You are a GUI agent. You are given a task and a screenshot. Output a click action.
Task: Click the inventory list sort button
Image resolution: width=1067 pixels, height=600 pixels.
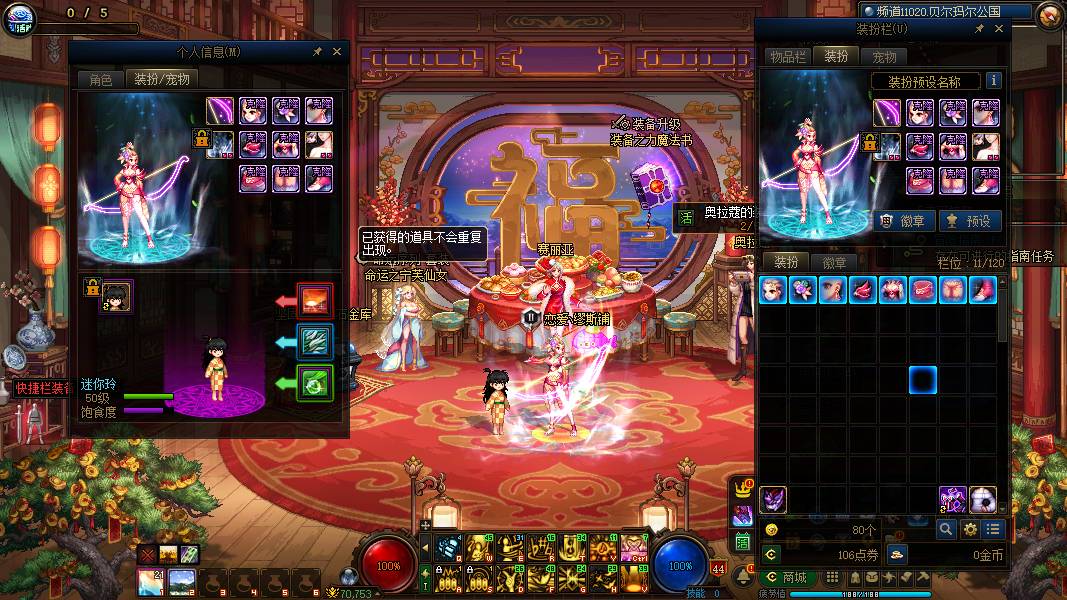(993, 529)
